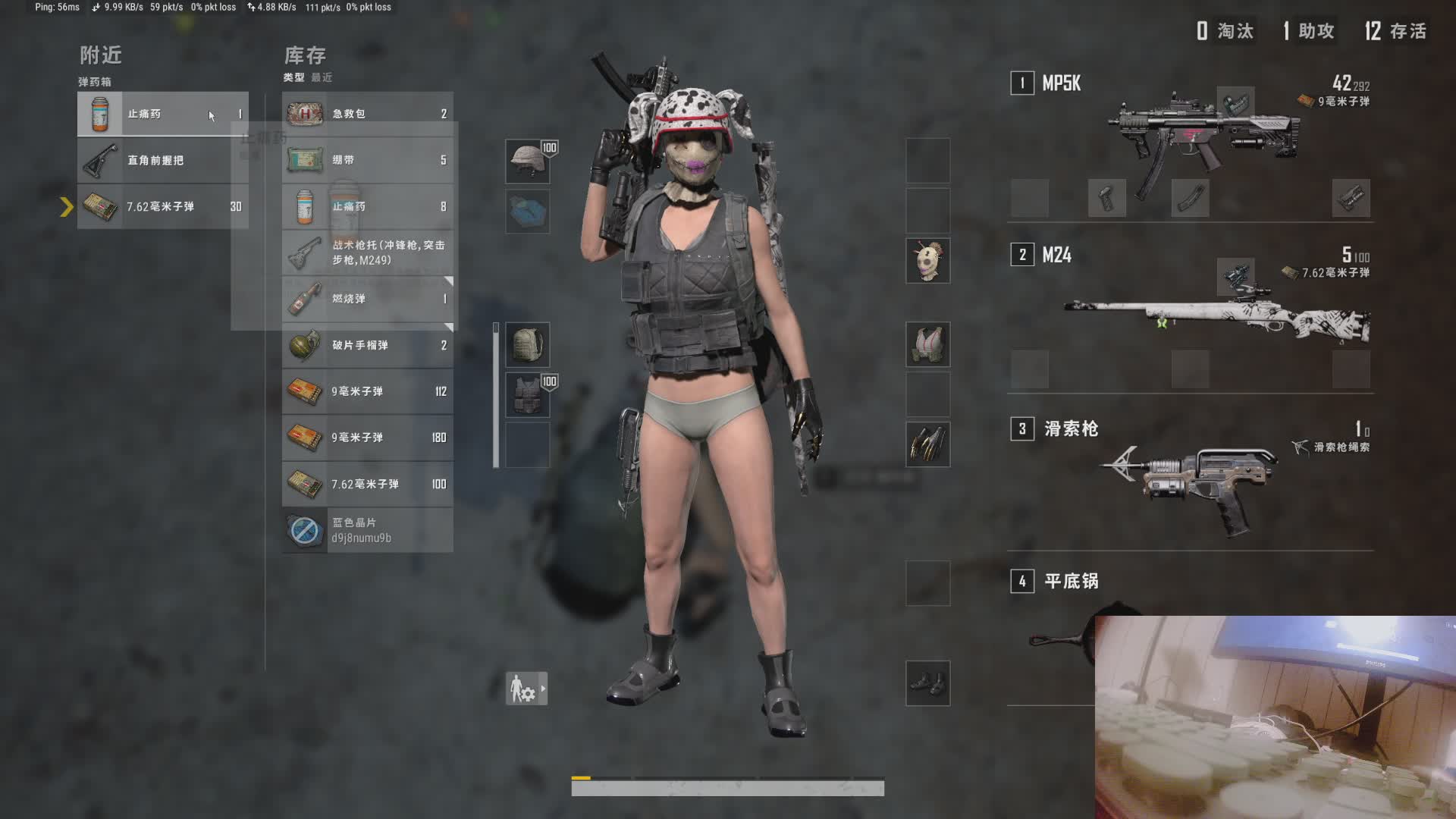Select the 9mm ammo stack of 112
This screenshot has width=1456, height=819.
368,391
